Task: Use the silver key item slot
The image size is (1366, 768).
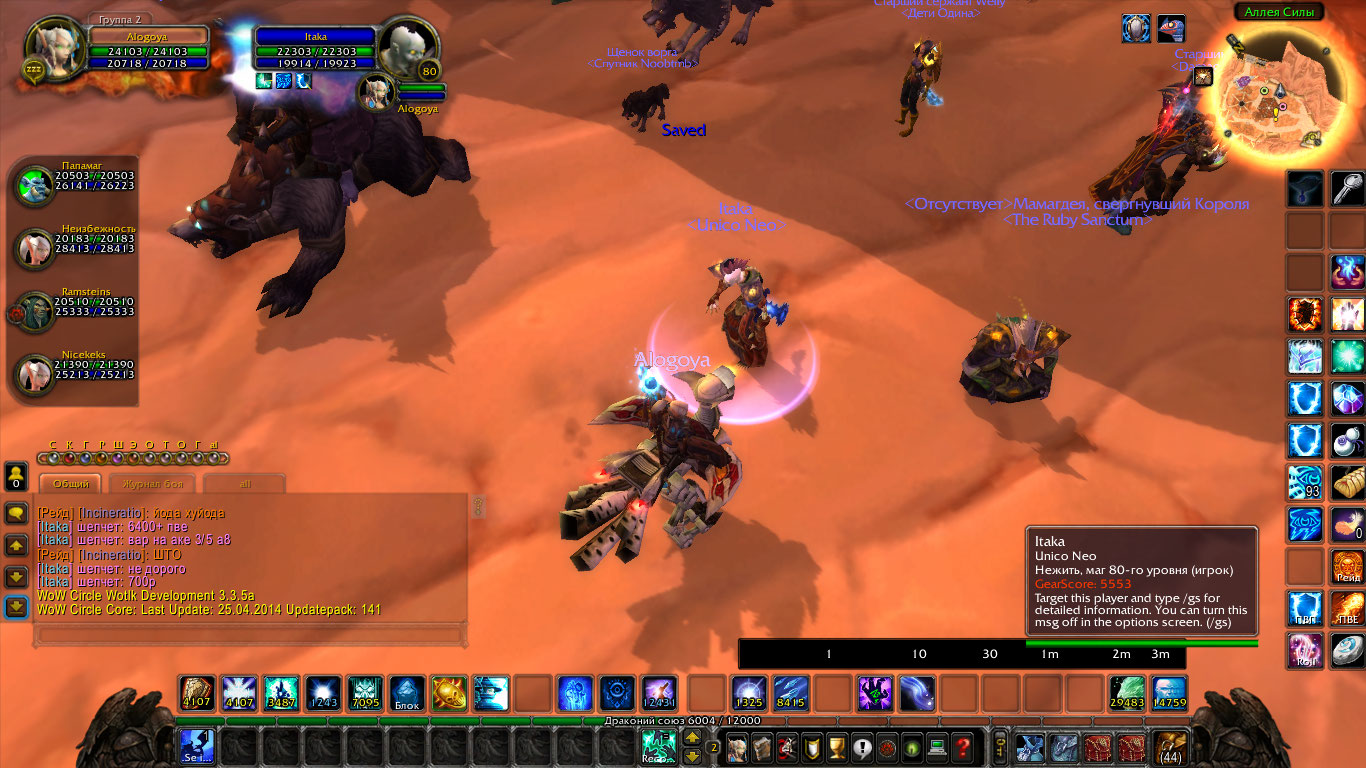Action: pos(1347,189)
